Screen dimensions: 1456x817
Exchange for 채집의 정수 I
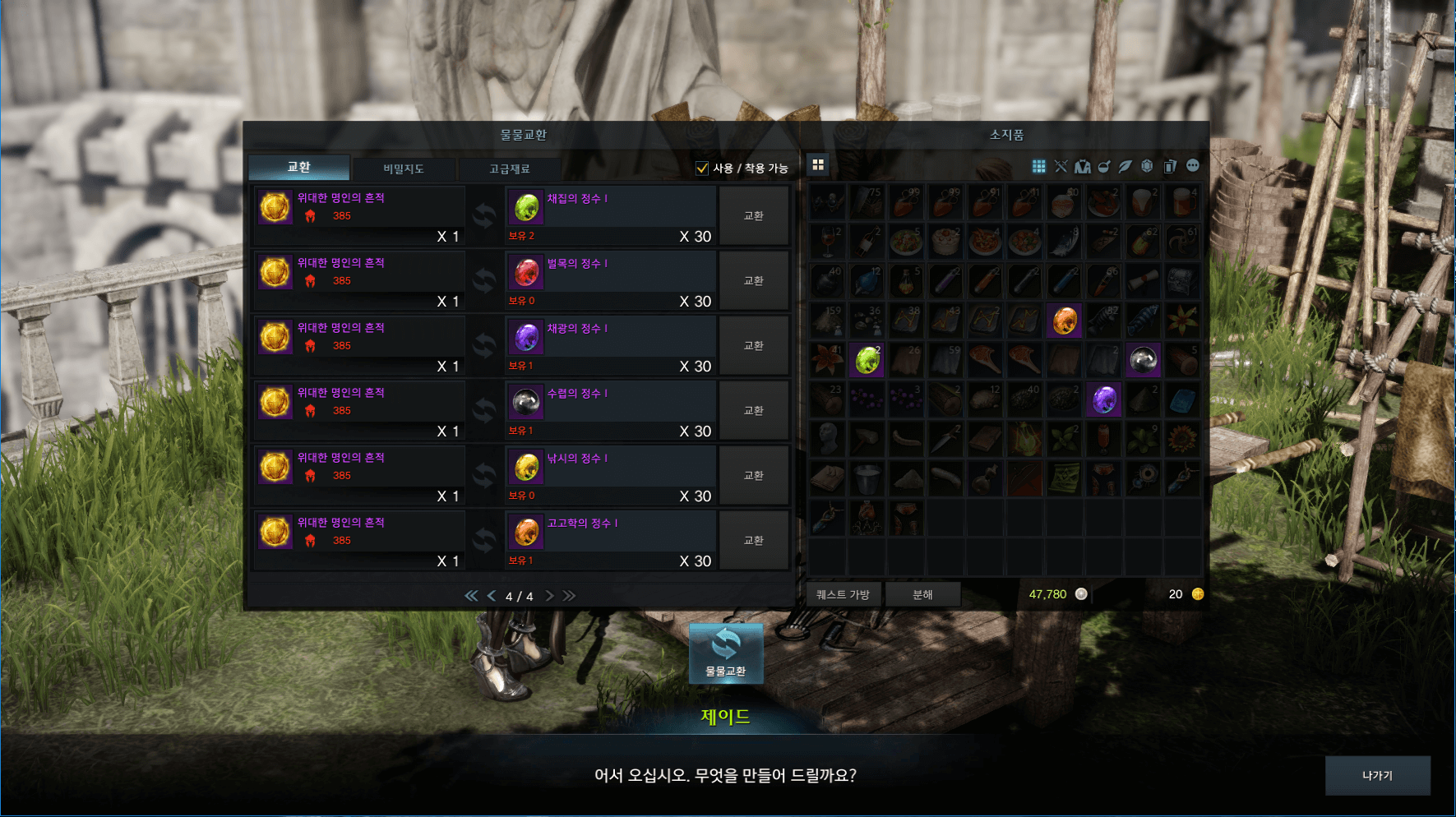(x=753, y=216)
